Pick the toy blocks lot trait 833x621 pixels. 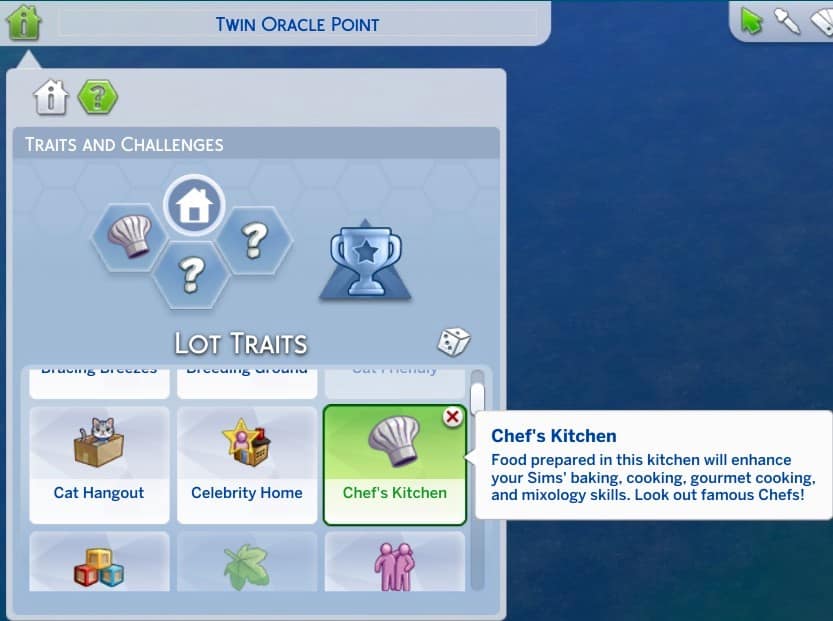pos(99,564)
